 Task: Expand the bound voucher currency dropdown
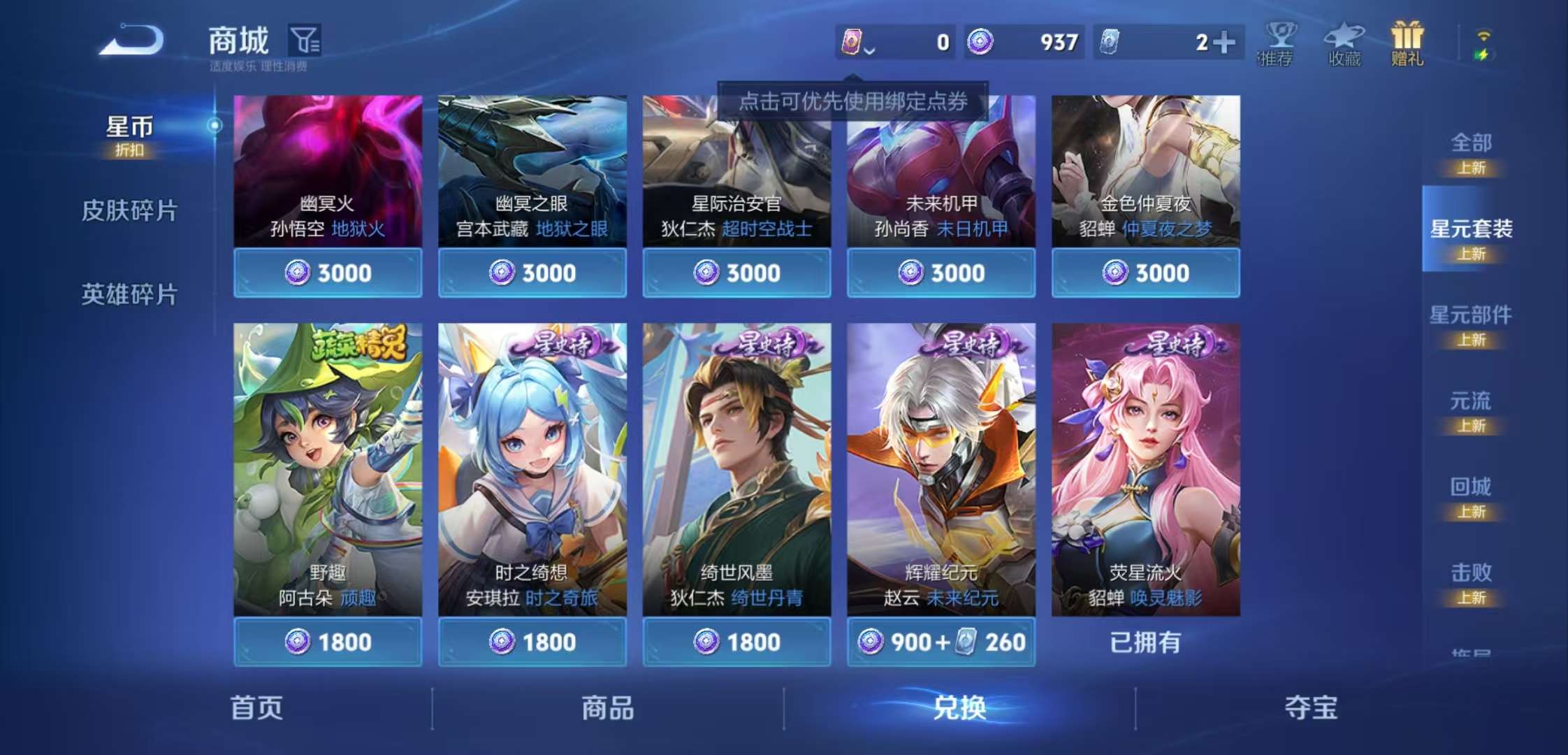pyautogui.click(x=869, y=50)
